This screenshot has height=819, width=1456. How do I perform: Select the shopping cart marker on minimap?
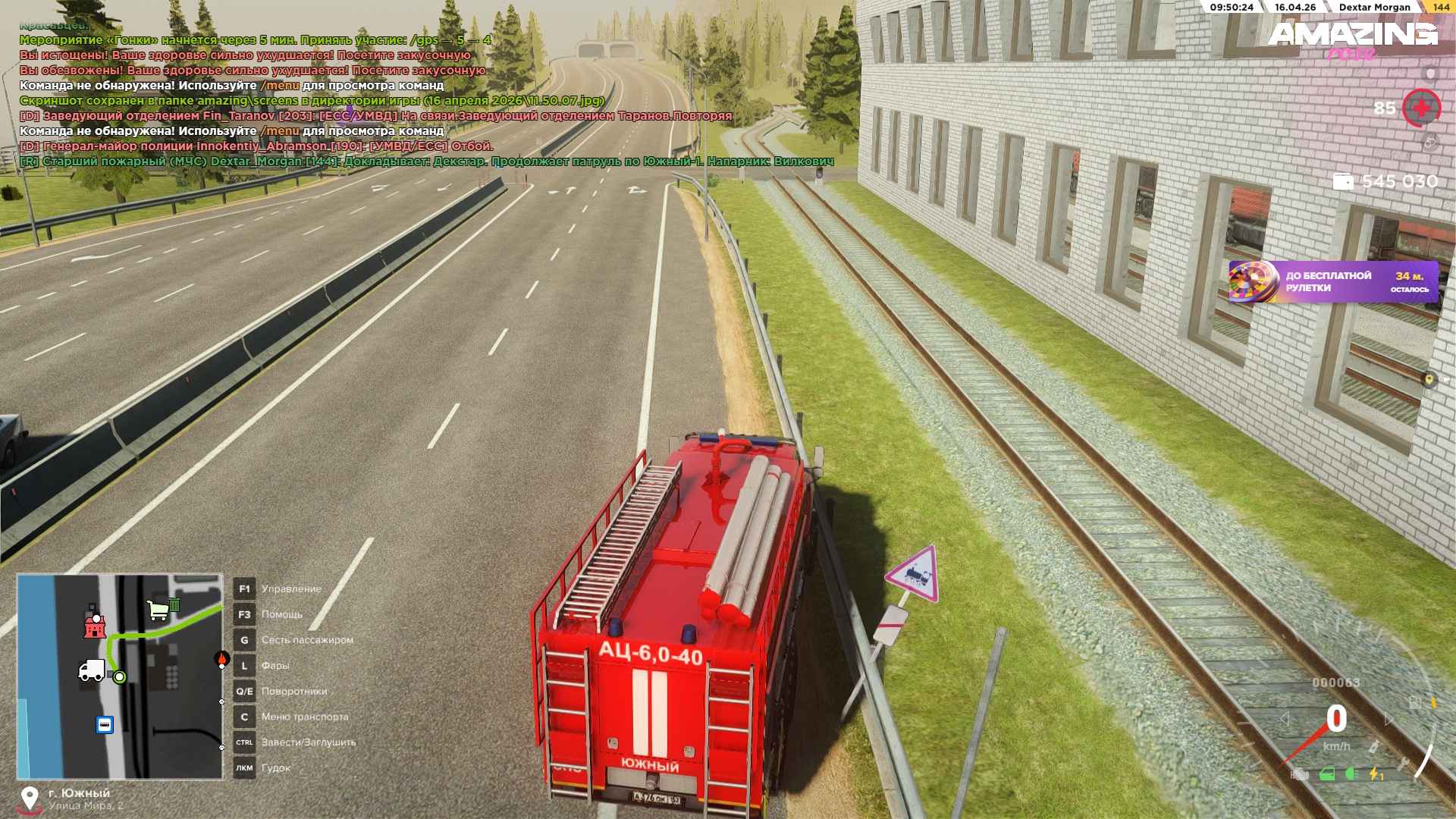(x=158, y=609)
